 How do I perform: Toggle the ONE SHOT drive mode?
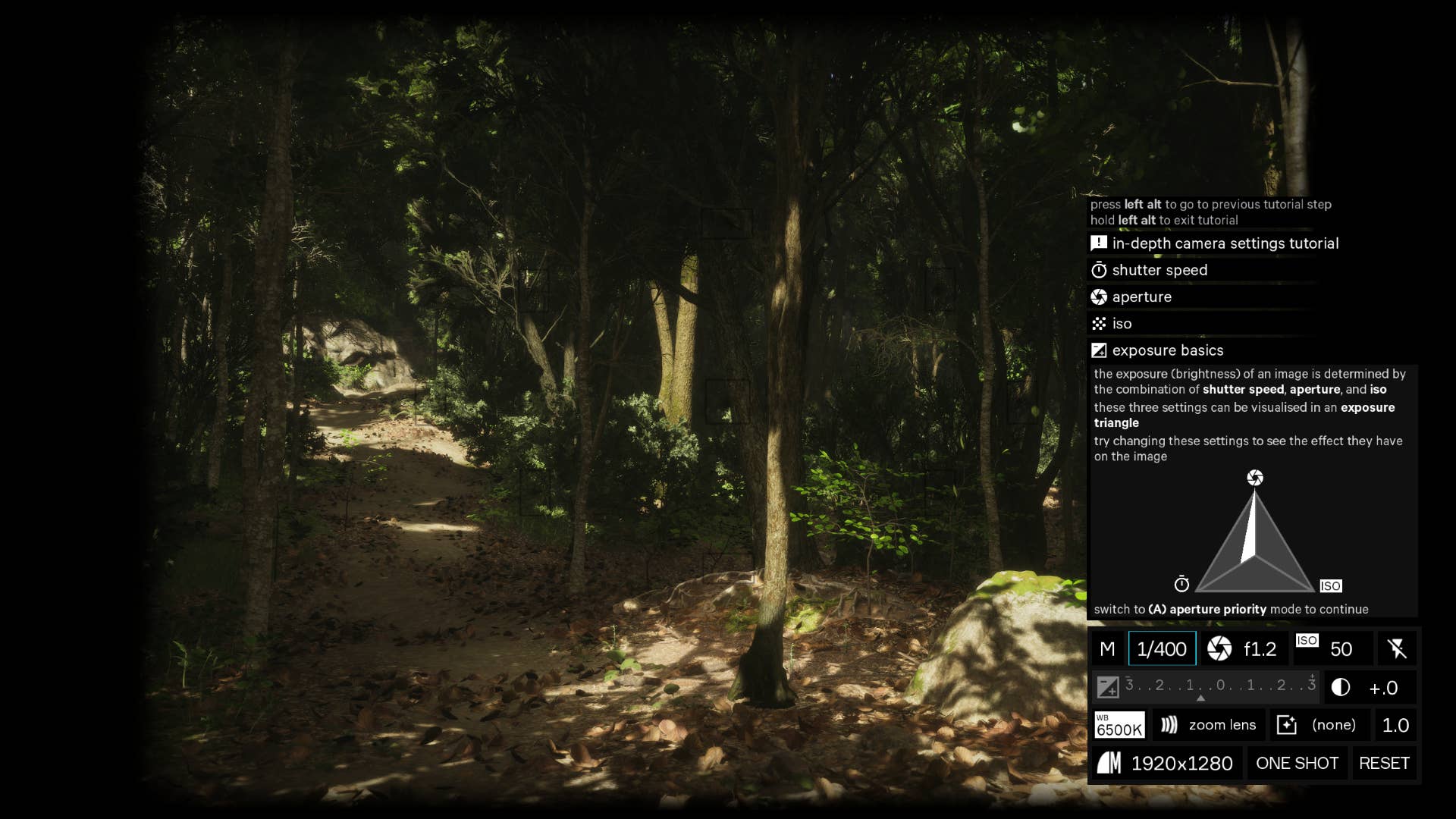[x=1298, y=764]
